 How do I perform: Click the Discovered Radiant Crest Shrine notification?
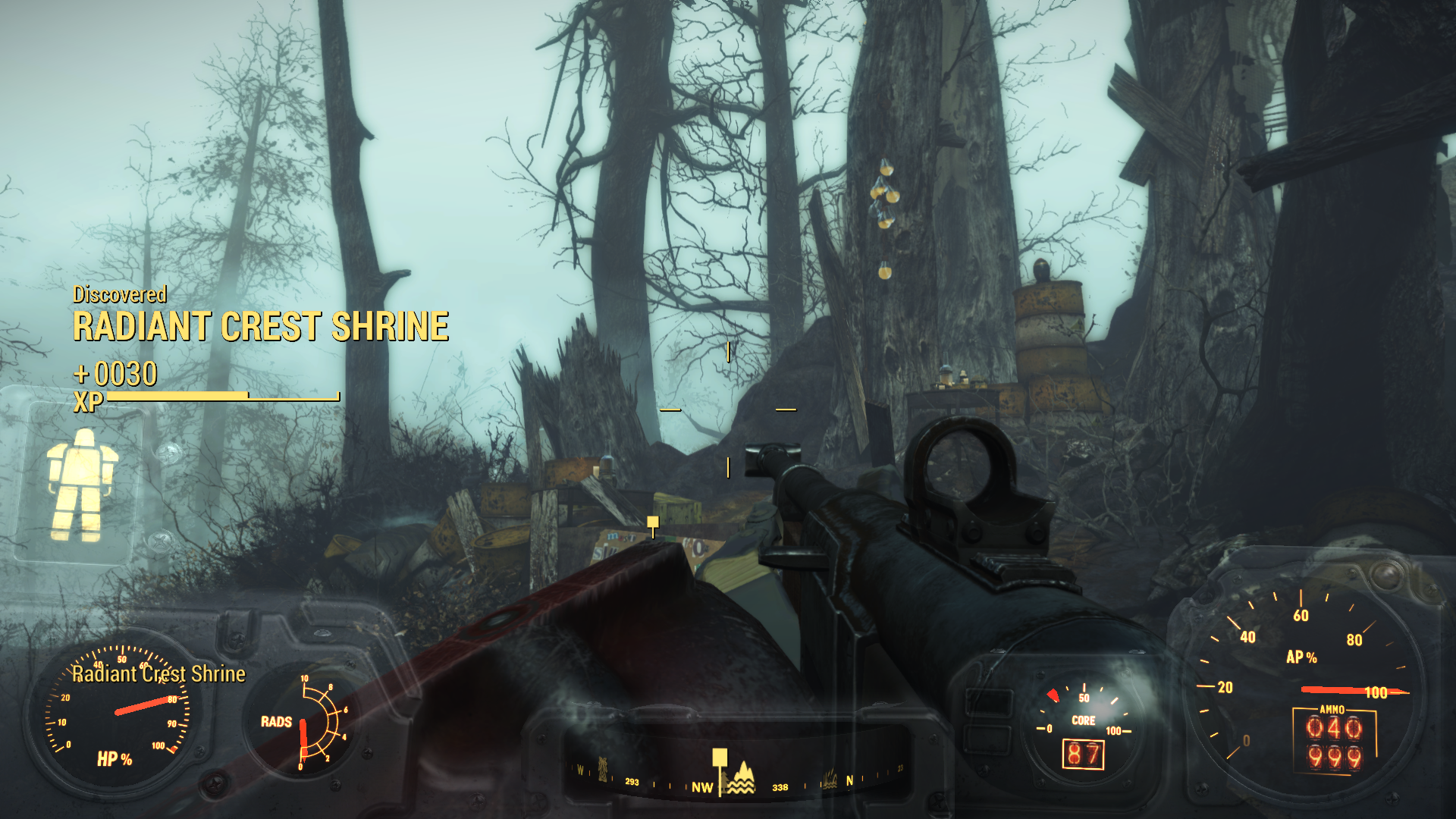tap(260, 318)
